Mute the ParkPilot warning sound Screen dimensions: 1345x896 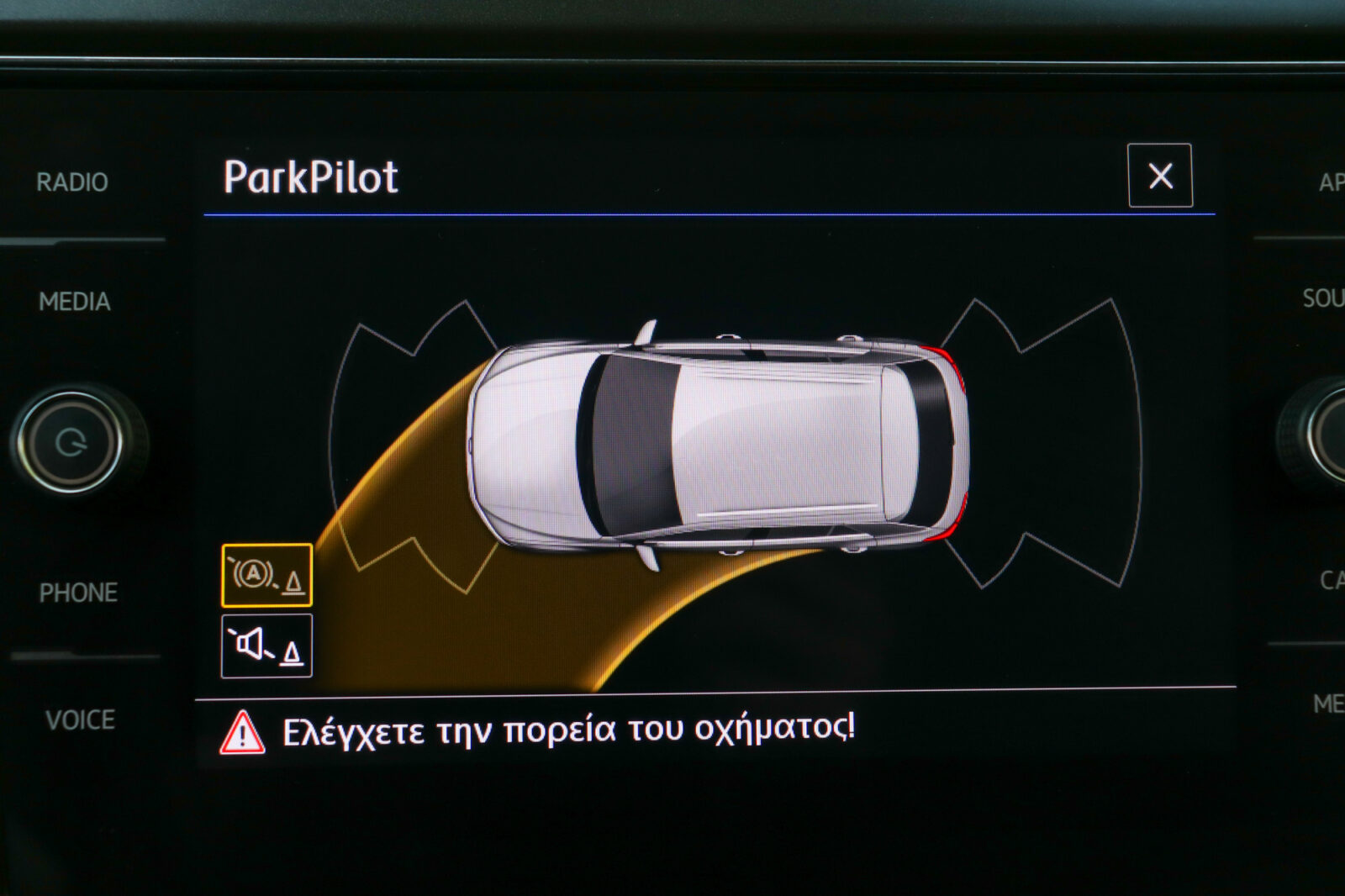[x=266, y=646]
